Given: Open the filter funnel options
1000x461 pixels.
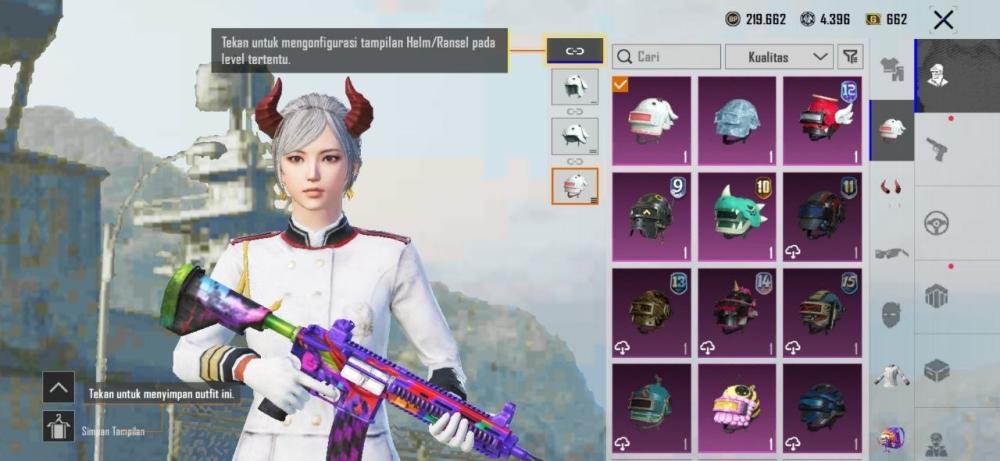Looking at the screenshot, I should pos(850,57).
